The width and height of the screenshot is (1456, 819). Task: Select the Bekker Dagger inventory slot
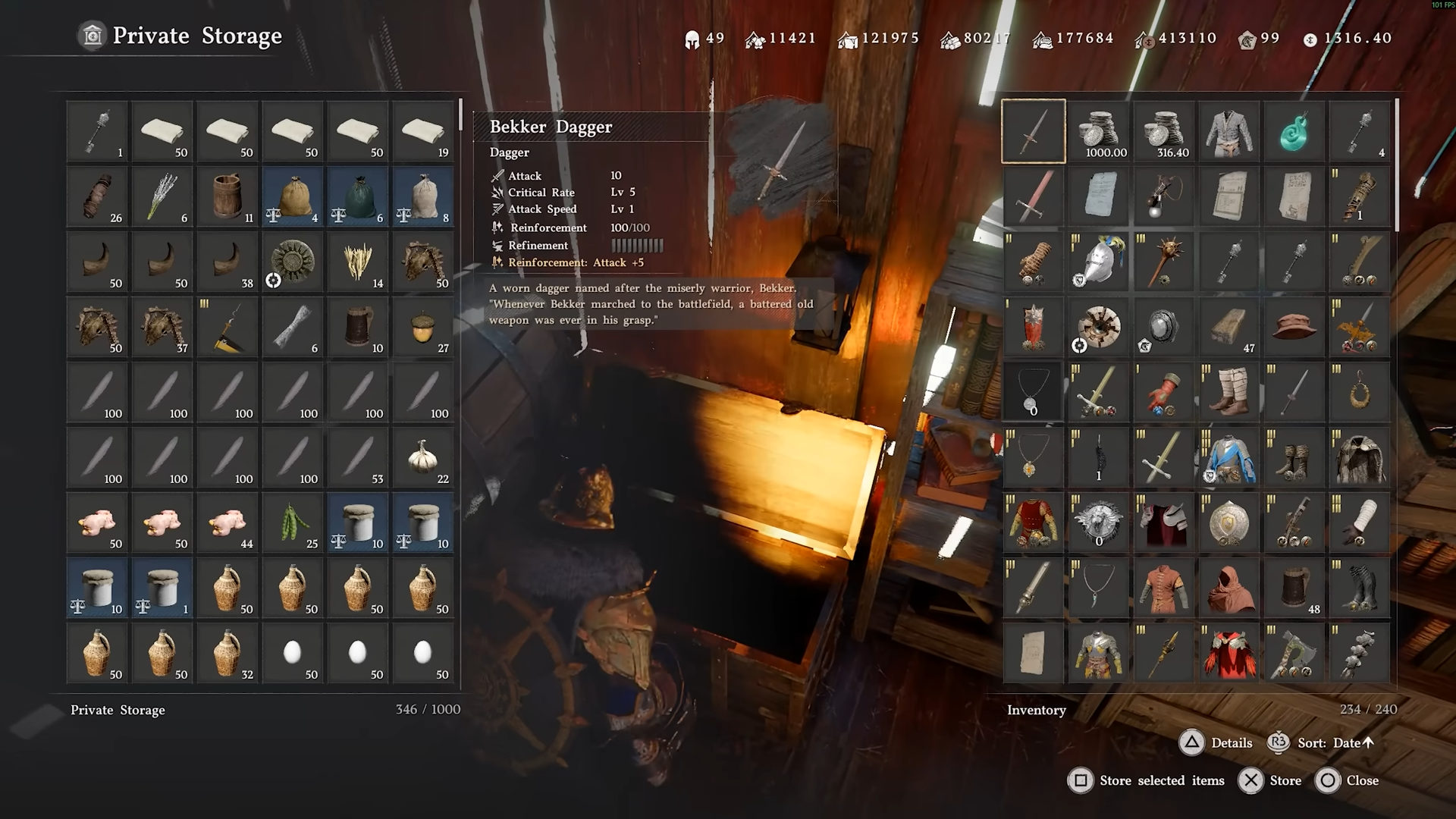point(1033,131)
